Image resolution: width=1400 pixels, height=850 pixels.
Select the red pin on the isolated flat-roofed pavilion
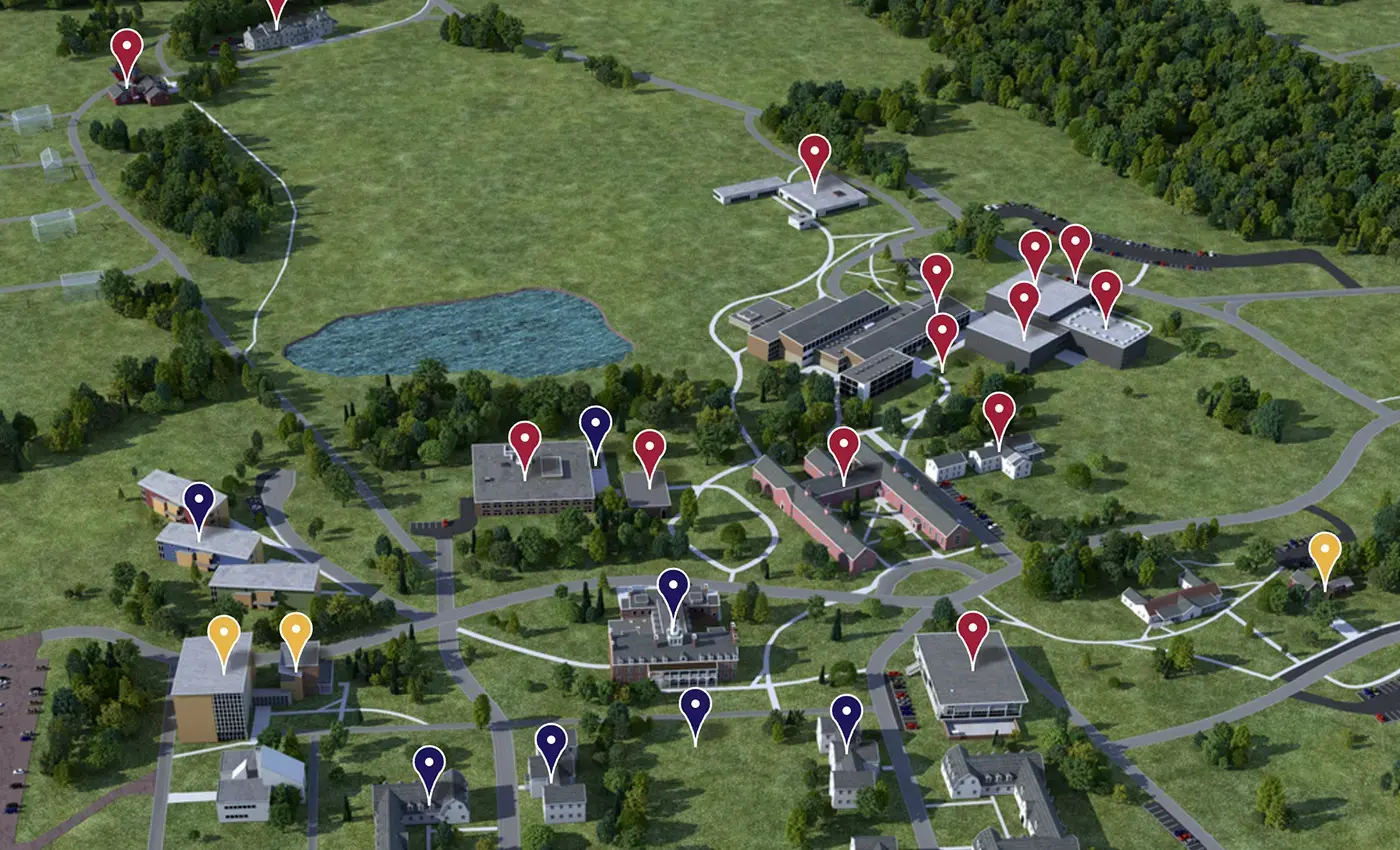815,154
